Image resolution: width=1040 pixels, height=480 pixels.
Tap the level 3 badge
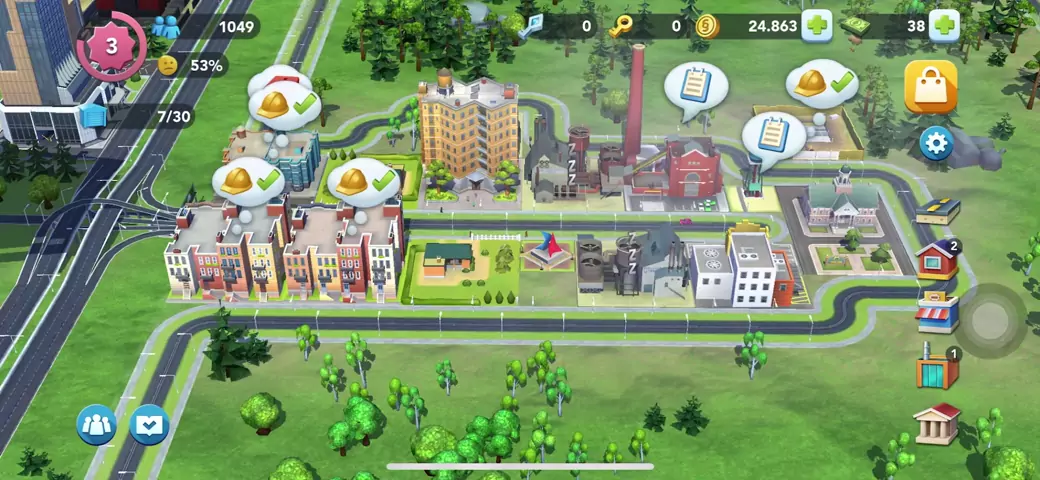point(111,45)
